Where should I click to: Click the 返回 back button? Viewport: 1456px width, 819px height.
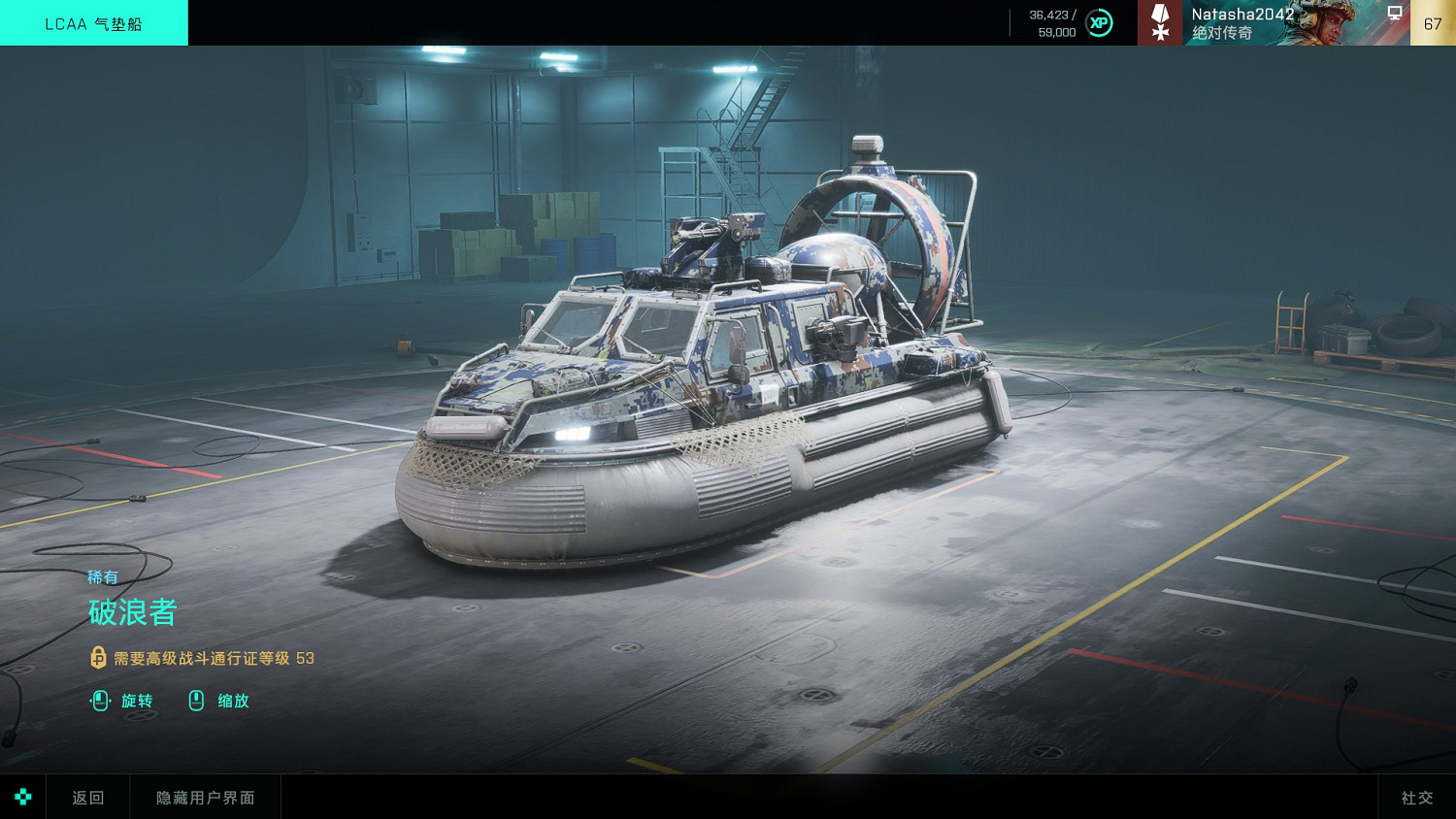[87, 797]
